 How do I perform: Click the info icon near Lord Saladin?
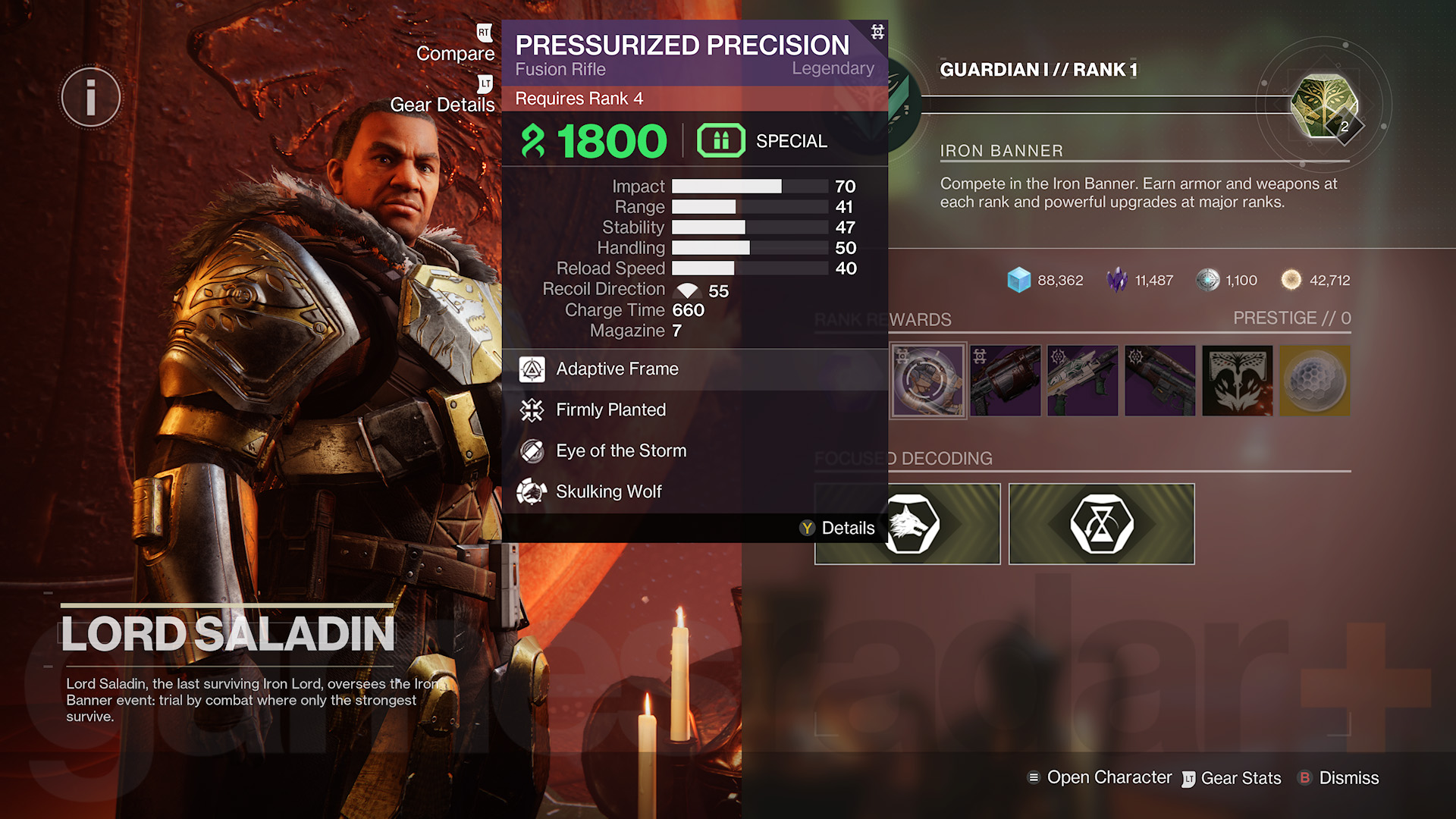(x=90, y=97)
